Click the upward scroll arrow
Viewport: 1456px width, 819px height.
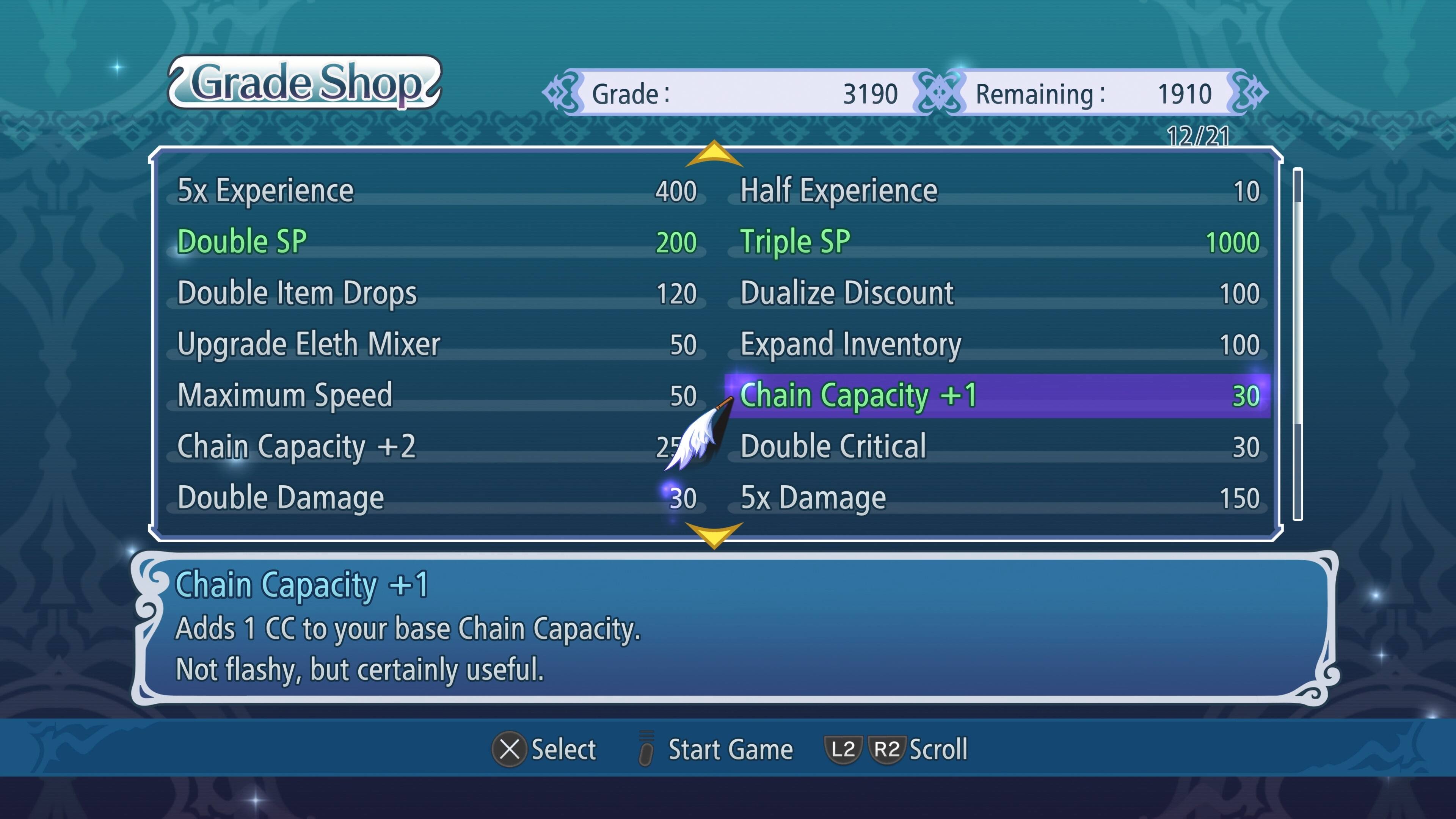[714, 154]
